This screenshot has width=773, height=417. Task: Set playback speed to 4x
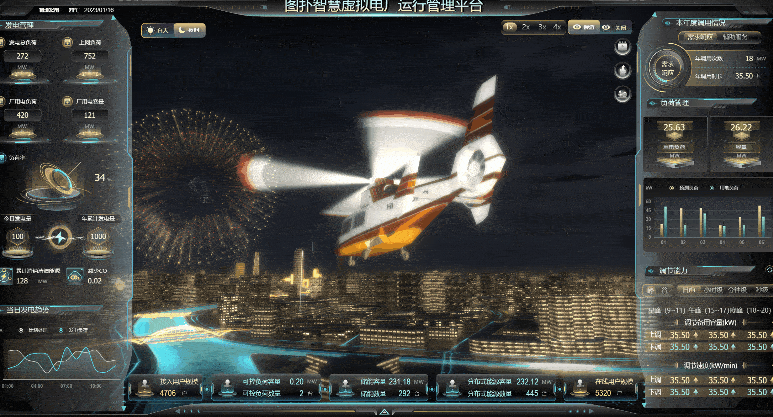click(x=558, y=28)
